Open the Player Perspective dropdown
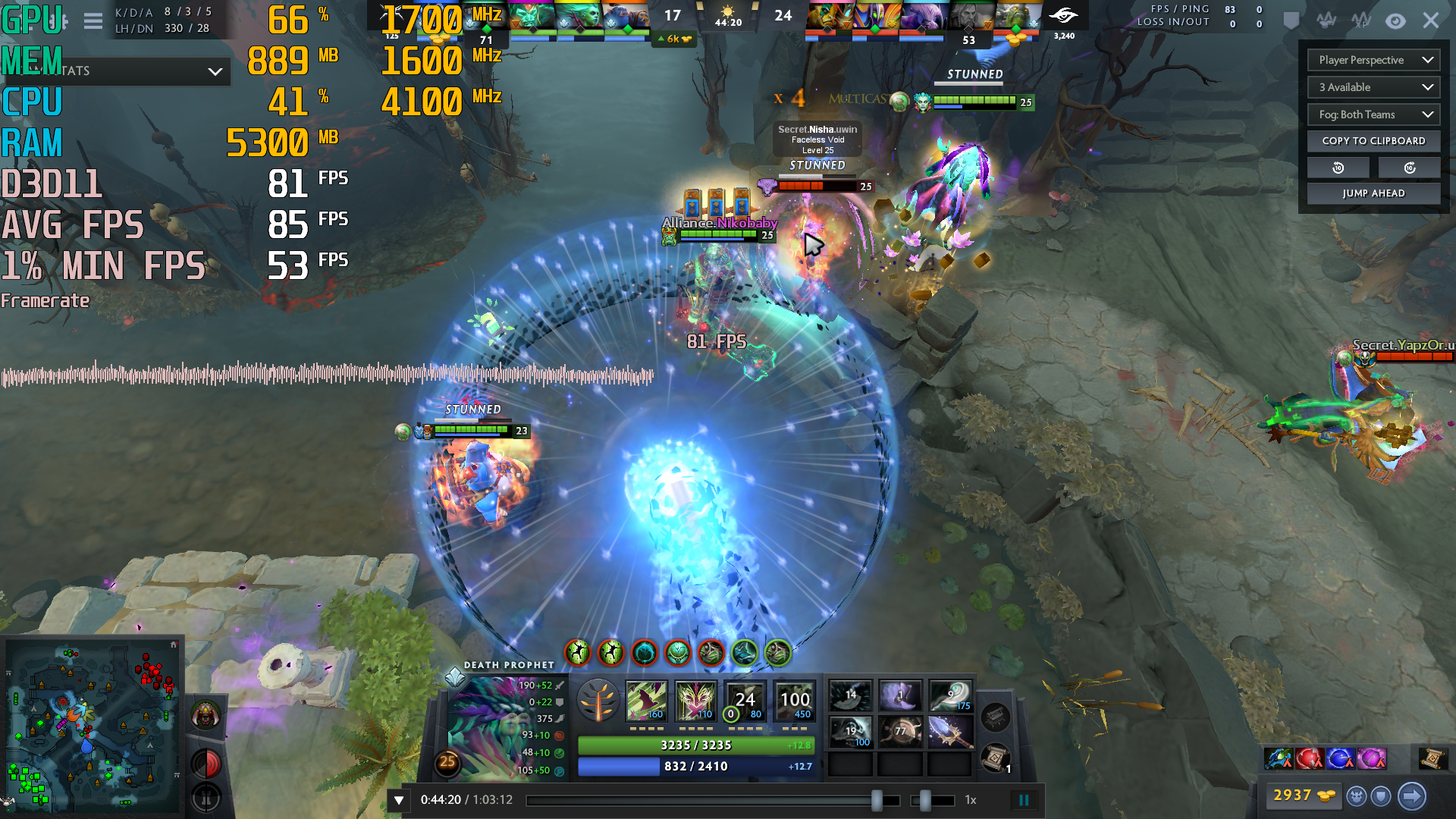The width and height of the screenshot is (1456, 819). (x=1373, y=60)
